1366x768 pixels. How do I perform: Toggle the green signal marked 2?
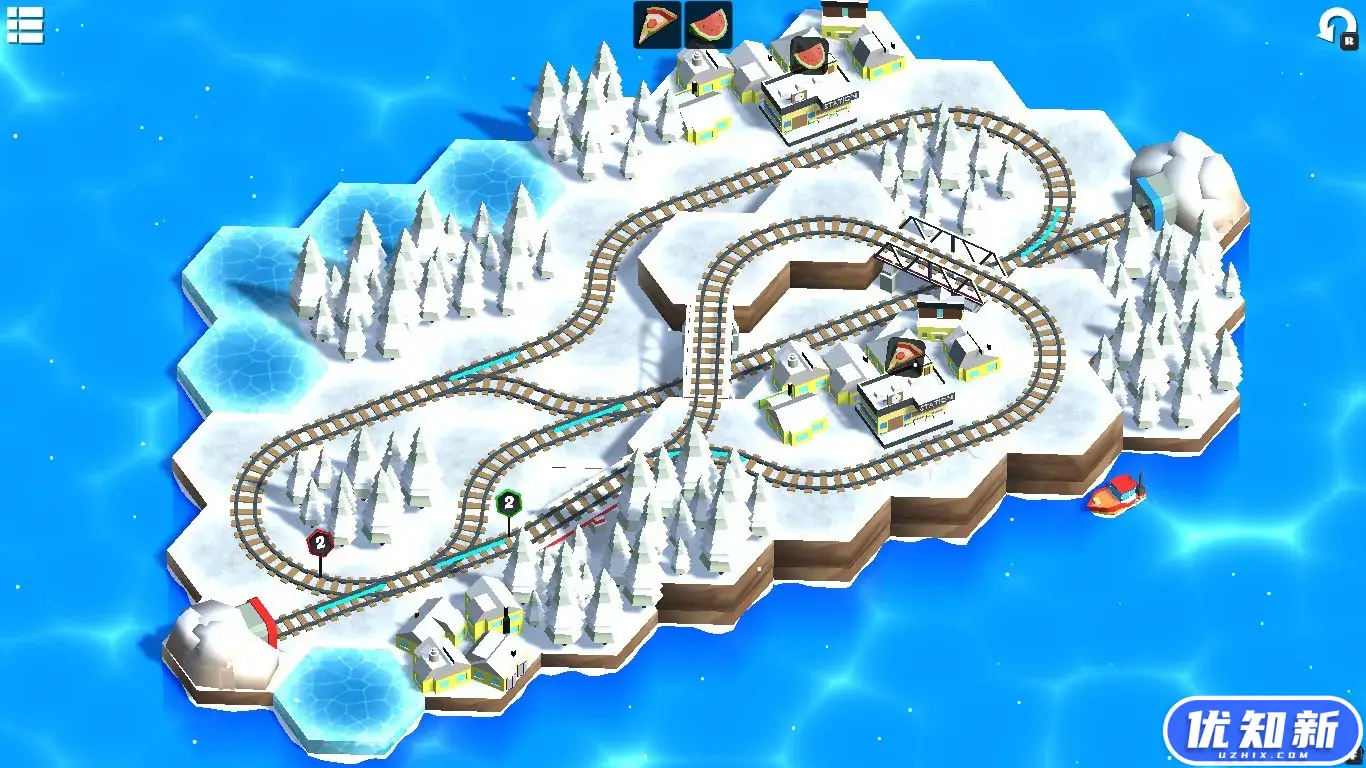(508, 501)
